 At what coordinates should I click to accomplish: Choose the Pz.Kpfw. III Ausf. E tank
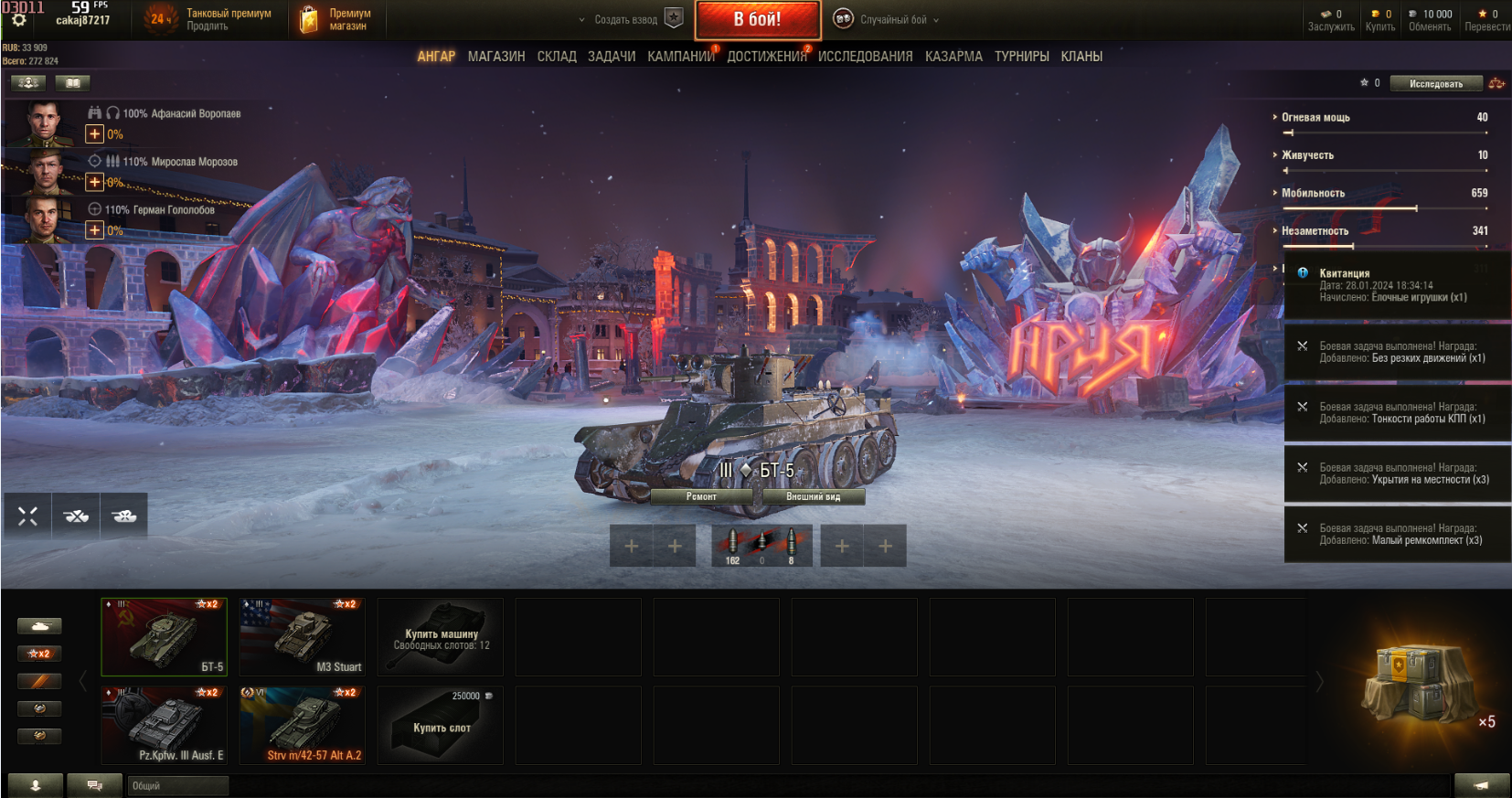[165, 725]
